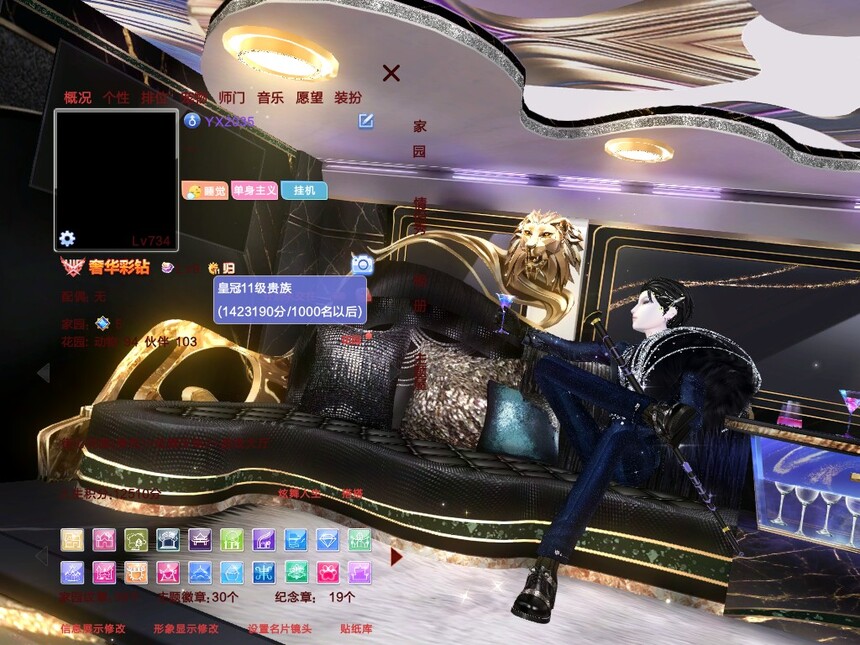Choose 设置名片镜头 card camera setup
Screen dimensions: 860x645
point(280,629)
